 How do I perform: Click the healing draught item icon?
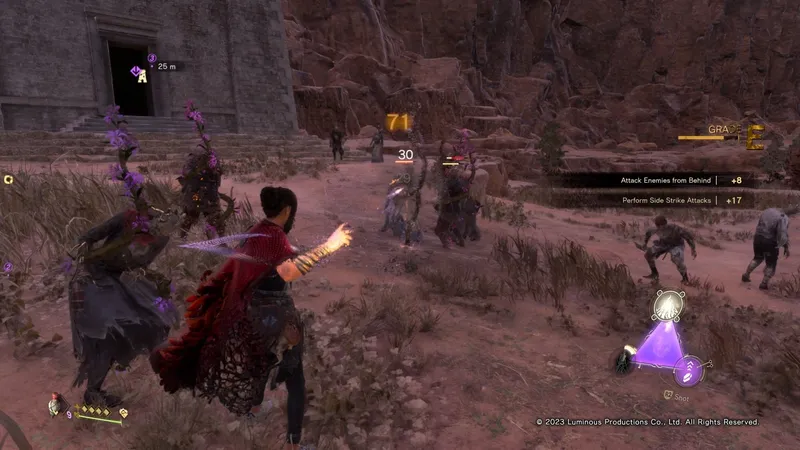tap(53, 404)
